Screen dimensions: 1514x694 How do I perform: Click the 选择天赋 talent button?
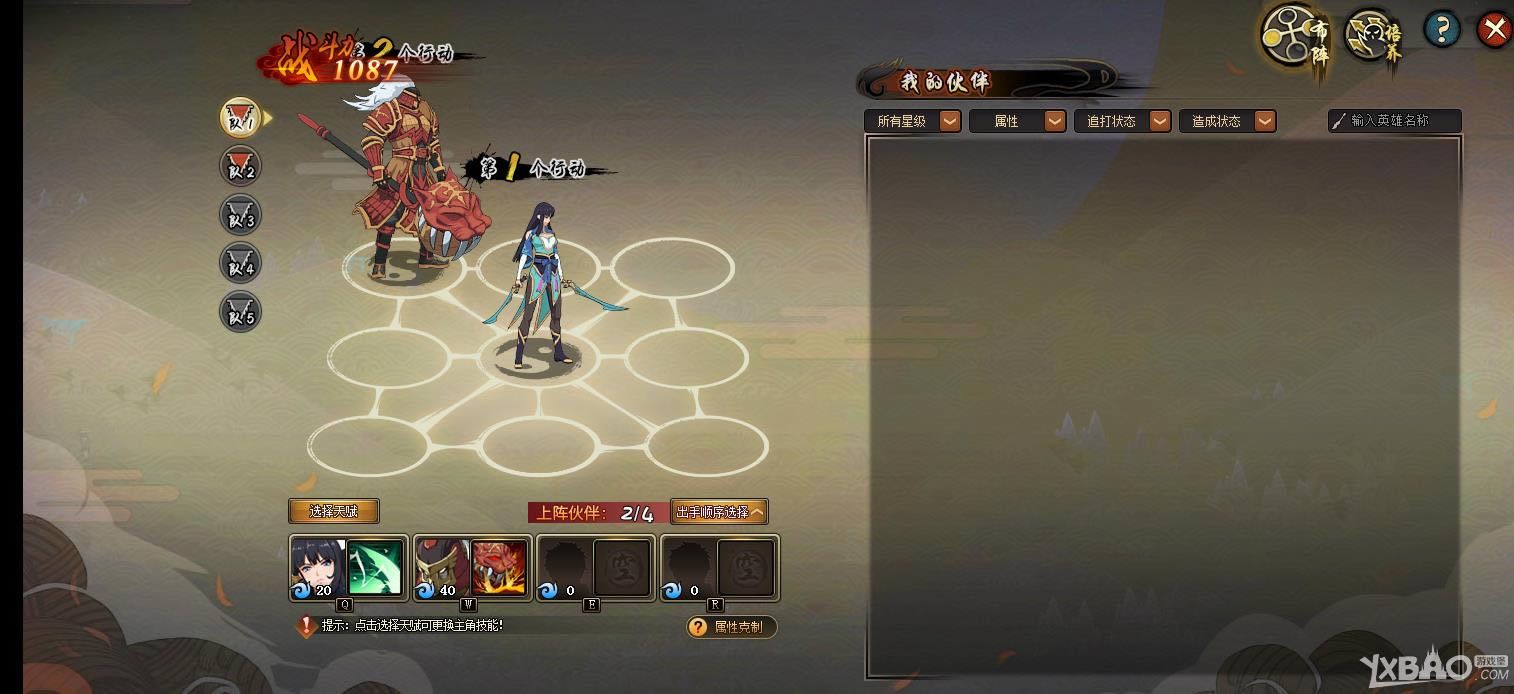(334, 511)
